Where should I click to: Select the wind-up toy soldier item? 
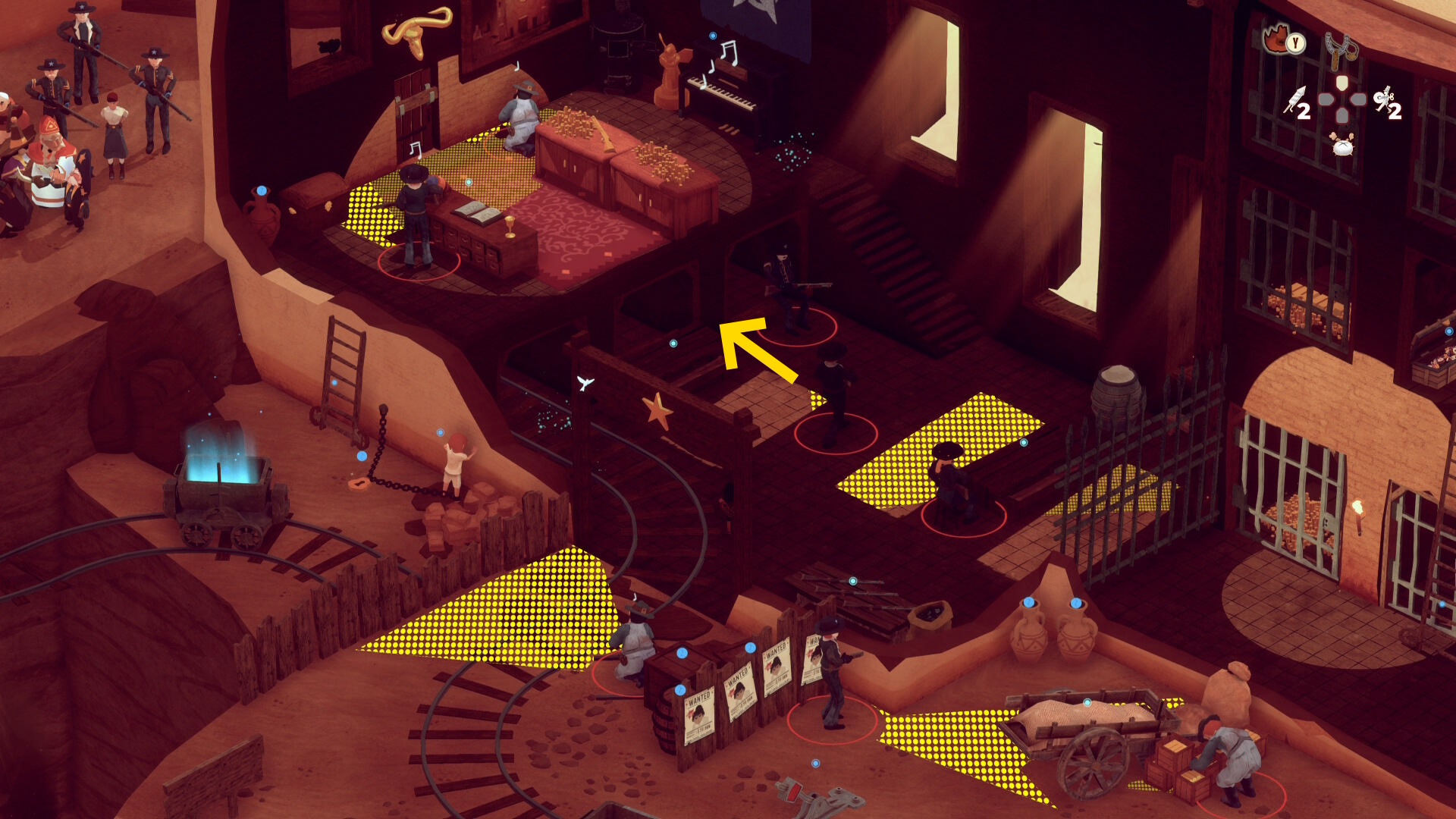pos(1385,100)
